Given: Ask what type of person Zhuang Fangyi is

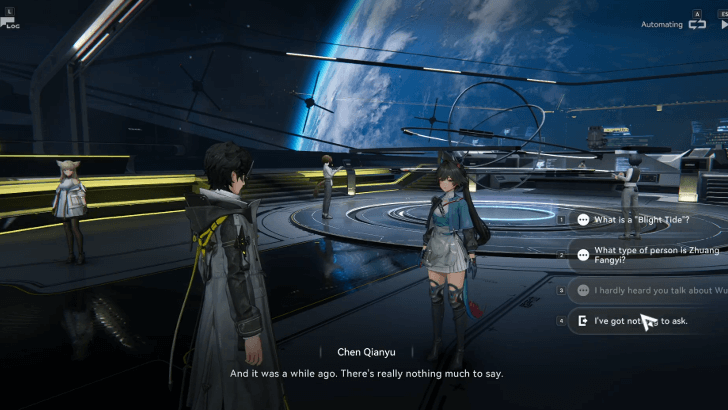Looking at the screenshot, I should pyautogui.click(x=648, y=255).
